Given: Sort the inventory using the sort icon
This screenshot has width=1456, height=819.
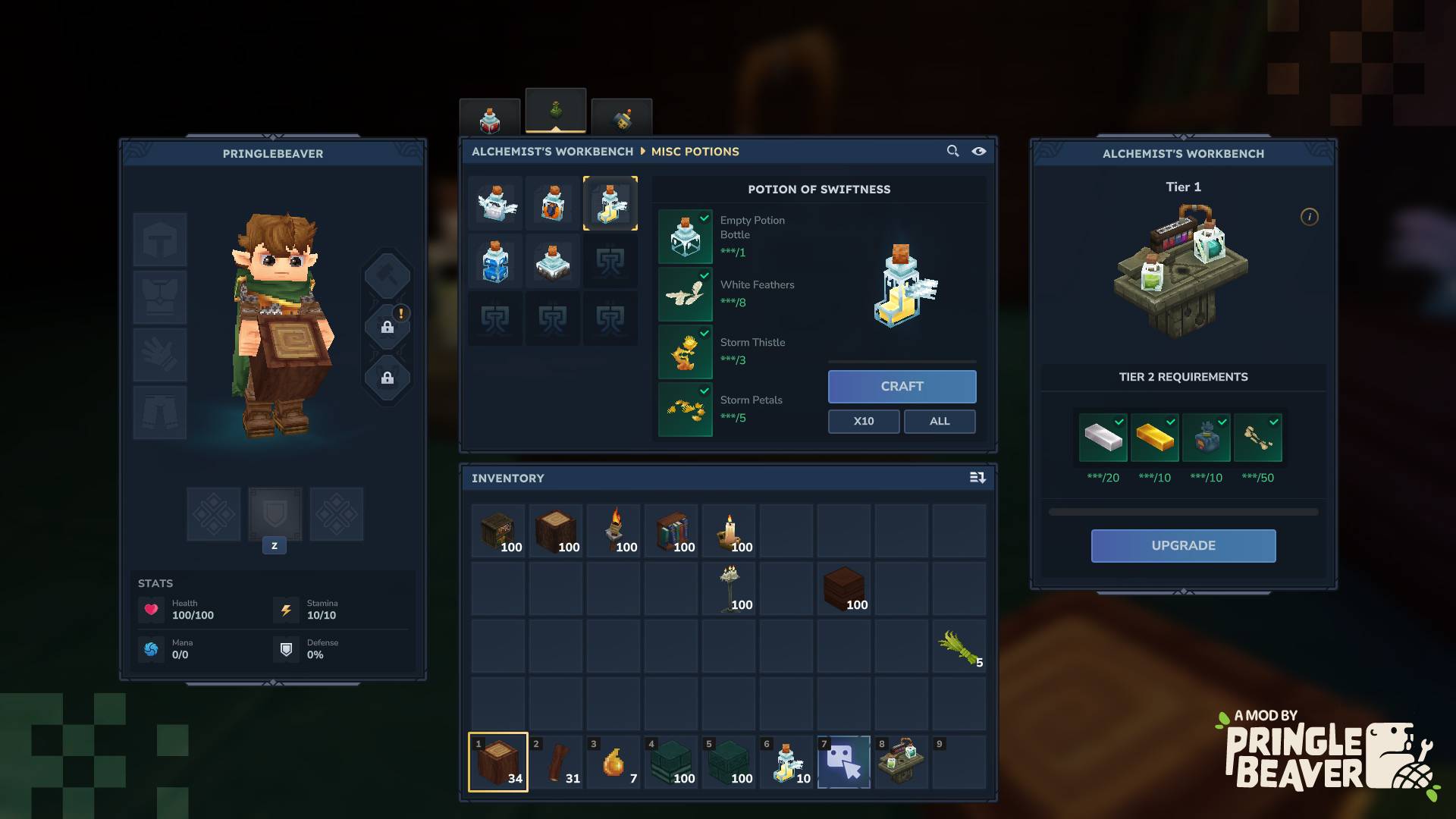Looking at the screenshot, I should 977,478.
